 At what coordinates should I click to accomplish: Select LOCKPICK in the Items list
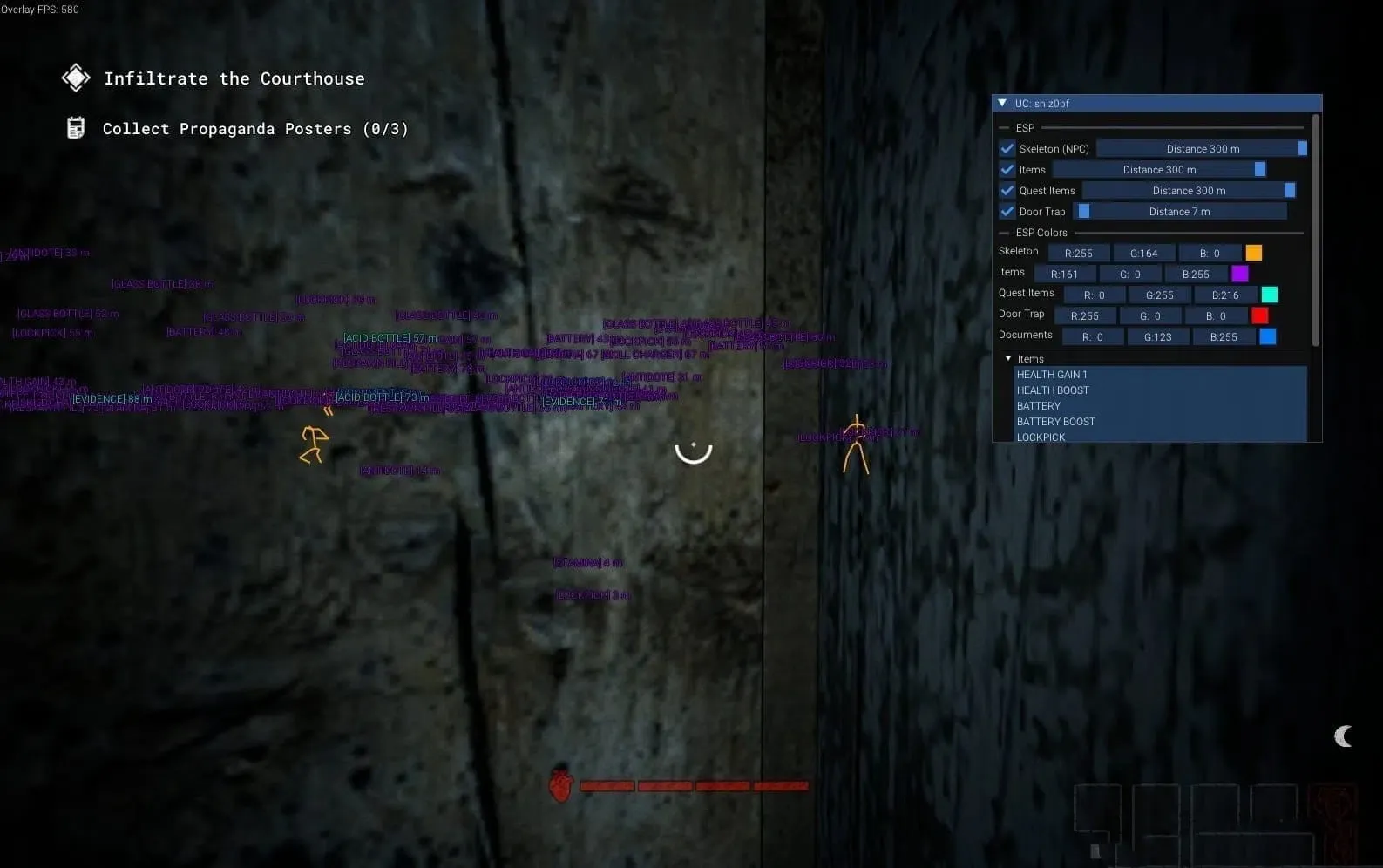coord(1041,437)
